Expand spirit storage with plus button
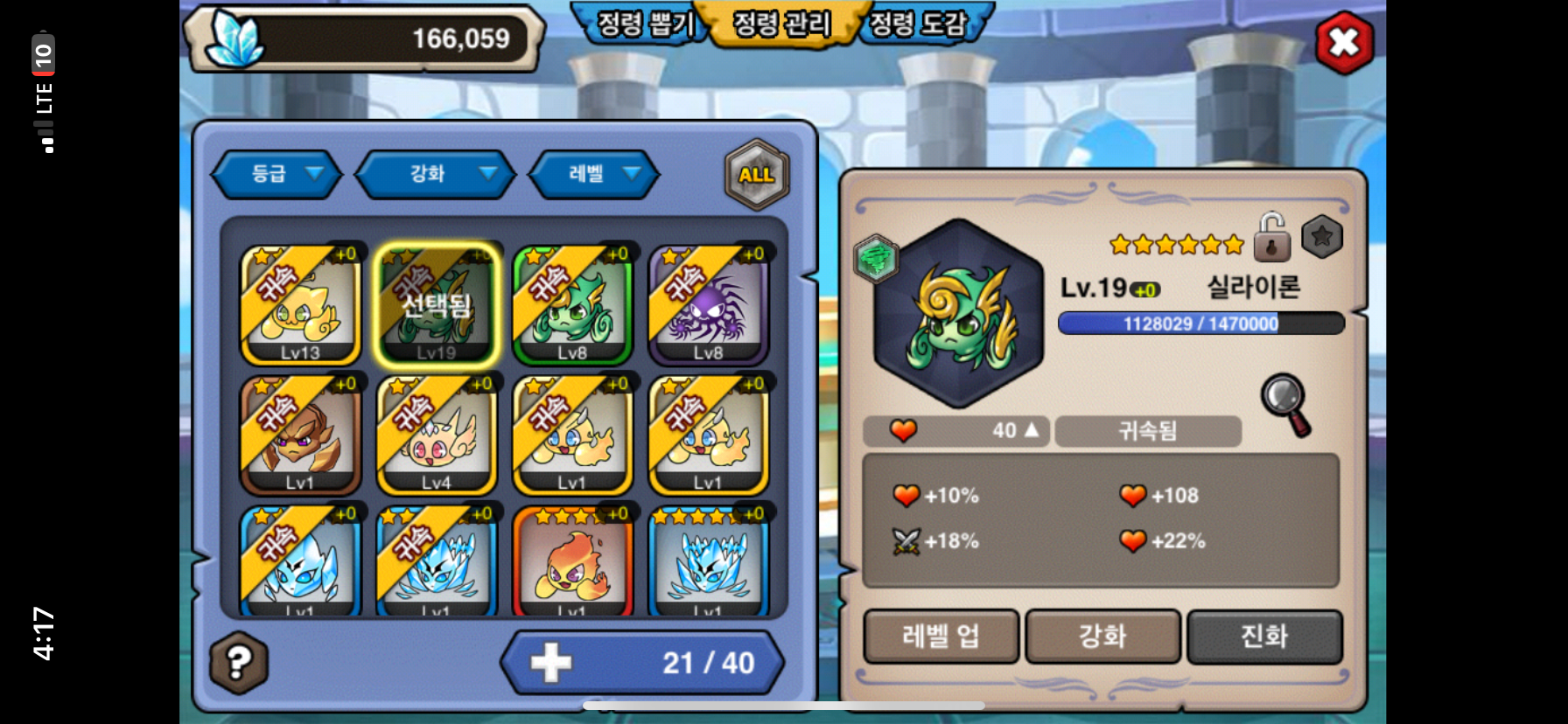Screen dimensions: 1568x724 551,663
